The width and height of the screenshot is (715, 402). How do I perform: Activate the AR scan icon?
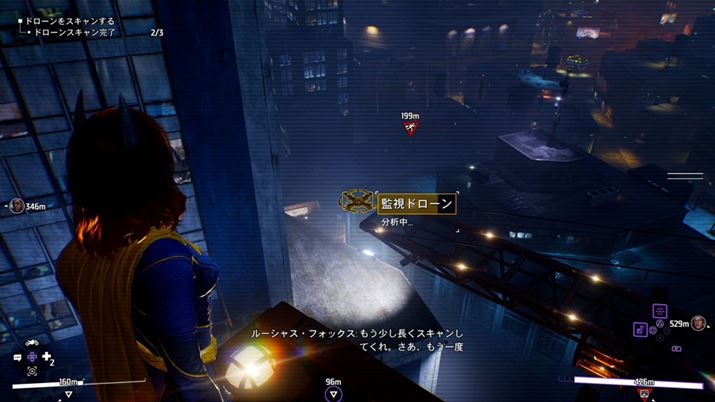click(x=32, y=371)
